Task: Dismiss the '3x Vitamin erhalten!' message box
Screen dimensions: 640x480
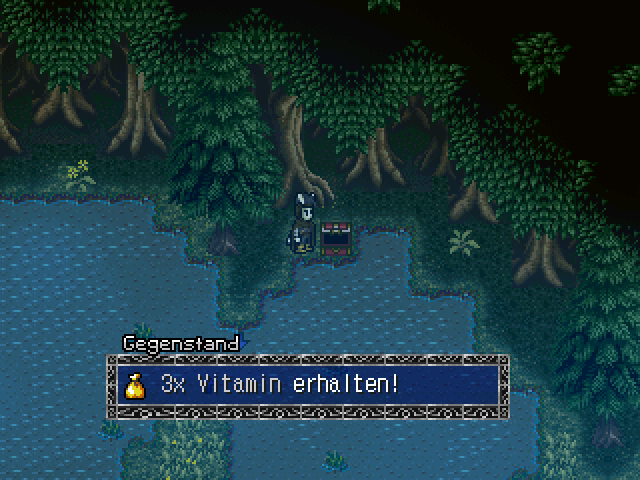Action: (x=308, y=385)
